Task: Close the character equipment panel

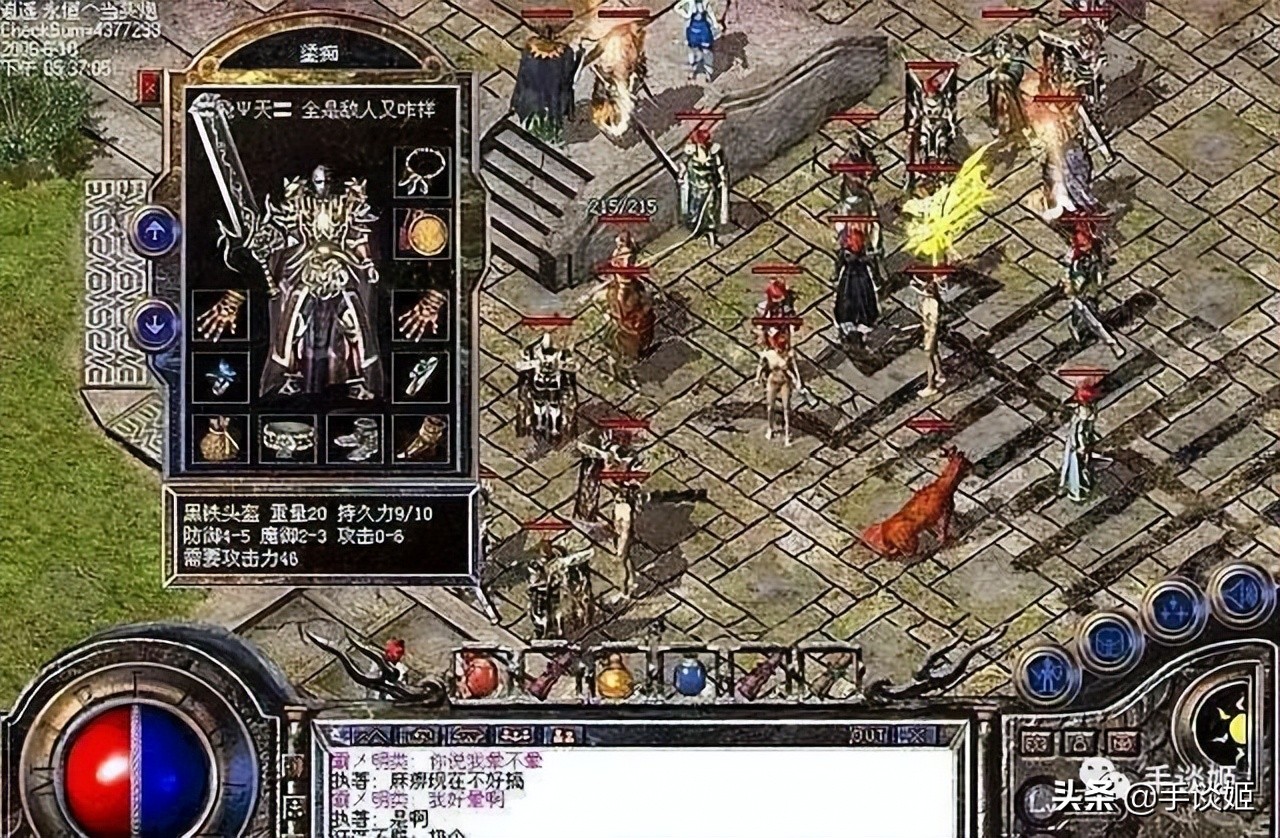Action: 150,88
